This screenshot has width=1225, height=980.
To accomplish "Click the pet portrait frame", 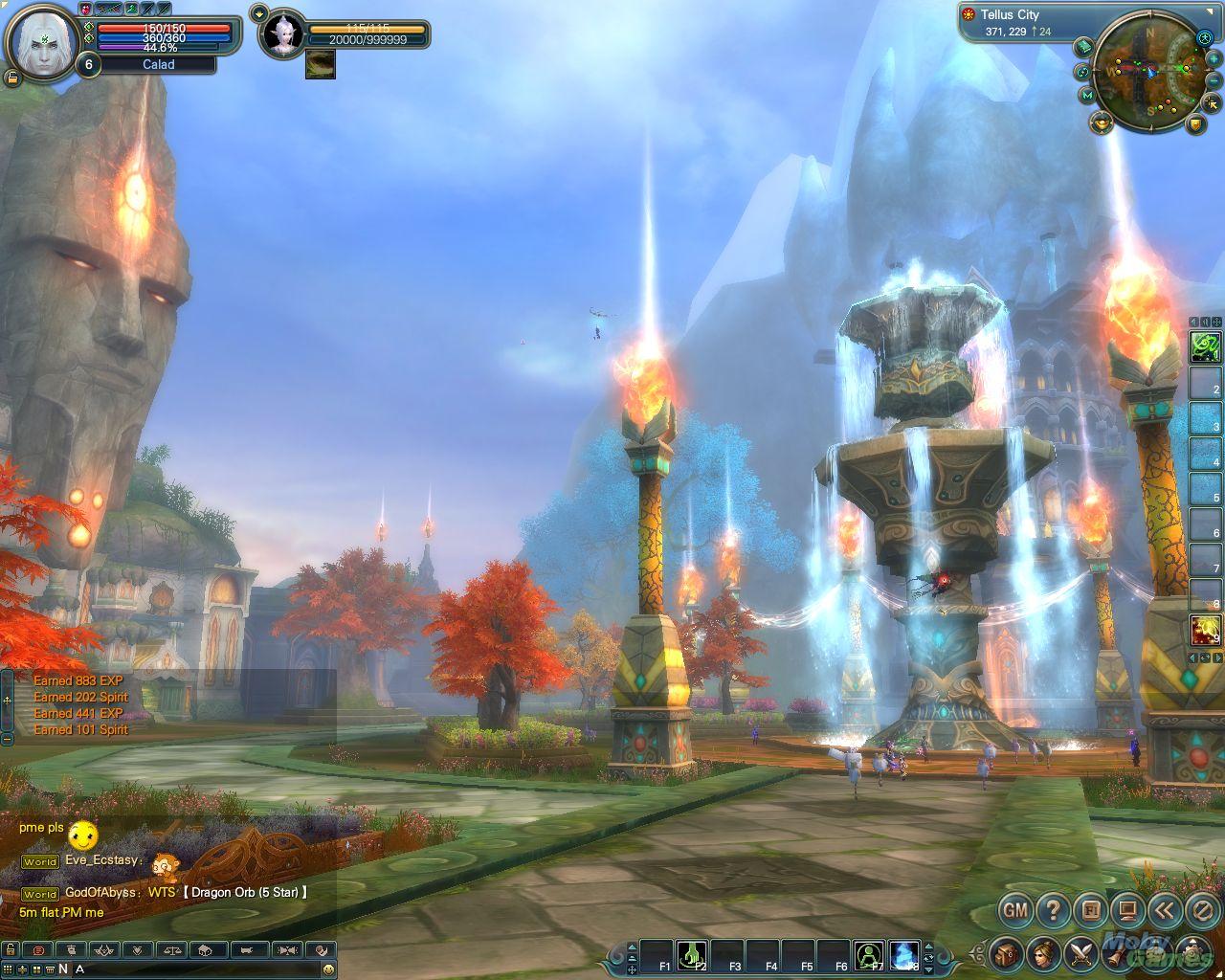I will (283, 35).
